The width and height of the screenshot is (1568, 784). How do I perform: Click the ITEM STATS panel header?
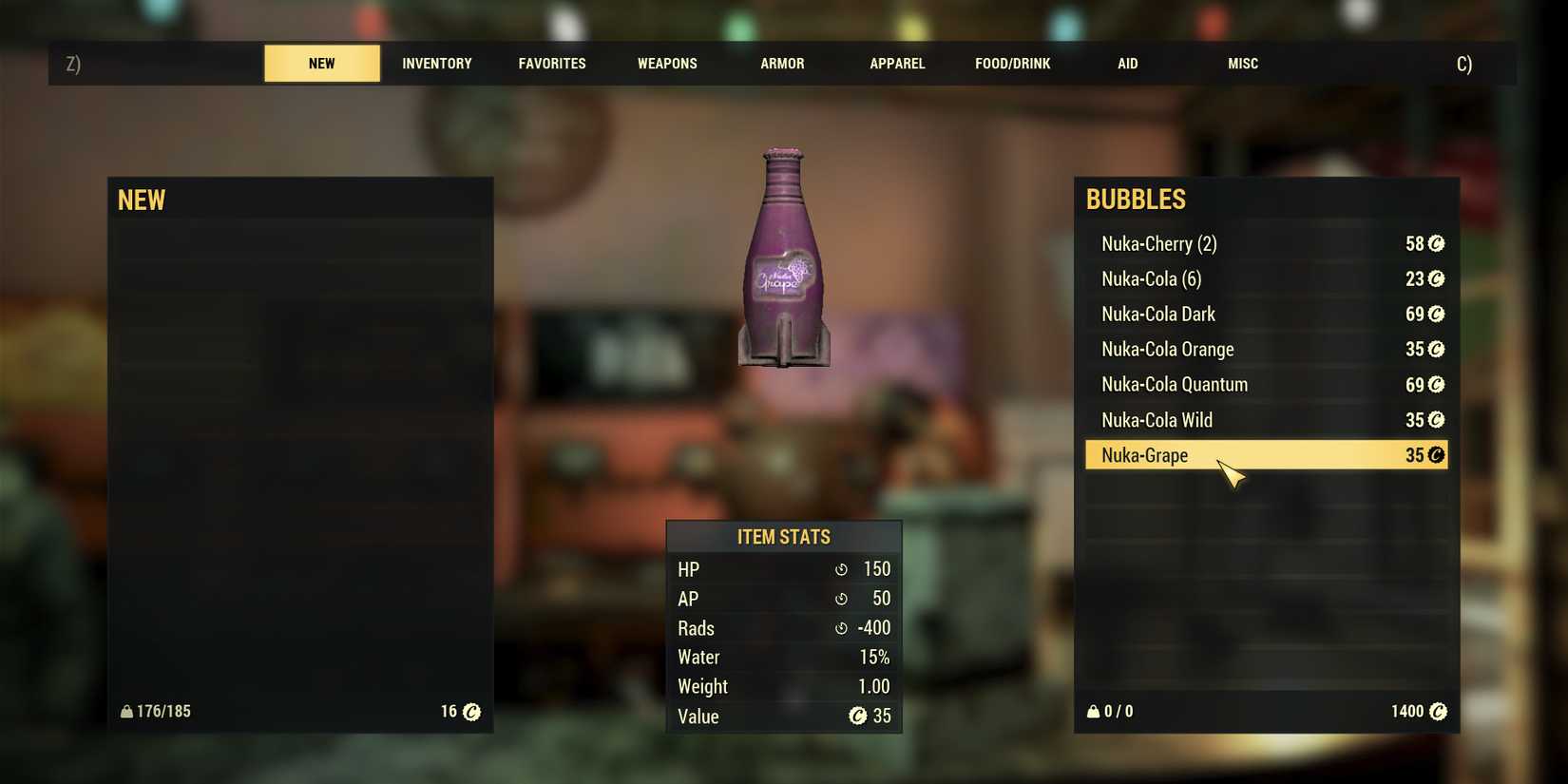click(782, 536)
